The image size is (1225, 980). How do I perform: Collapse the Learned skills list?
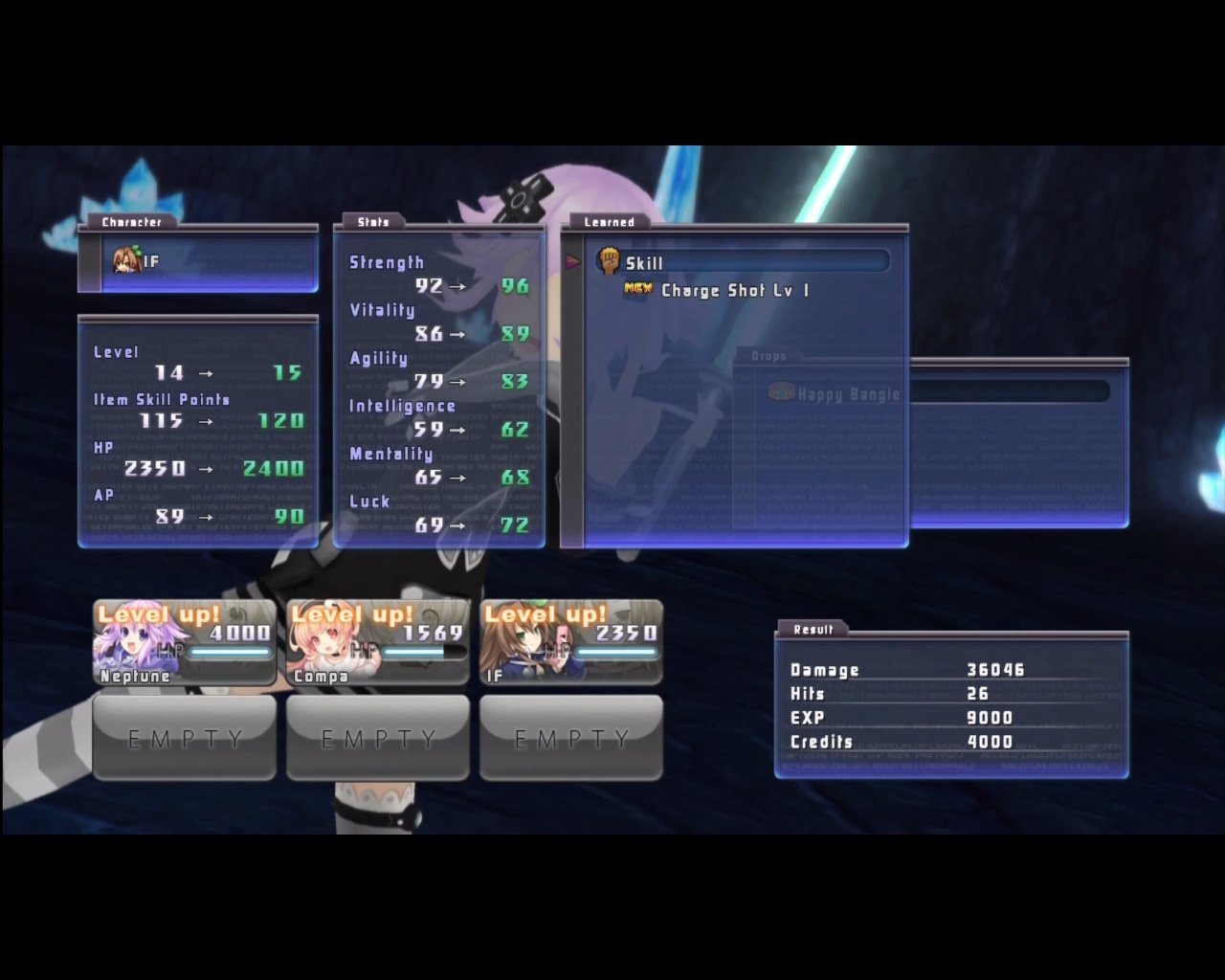[x=609, y=221]
